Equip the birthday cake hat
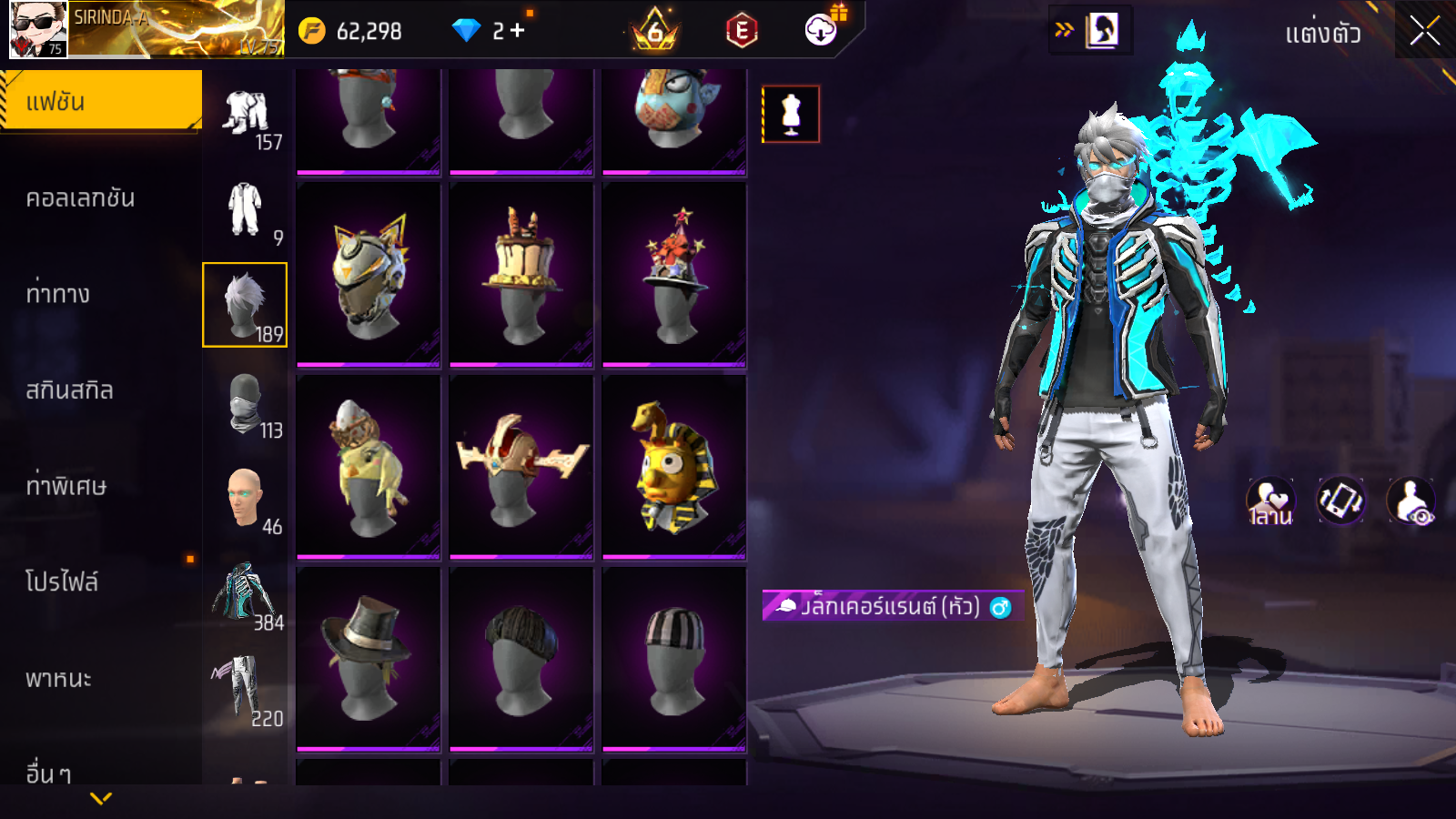 coord(521,275)
